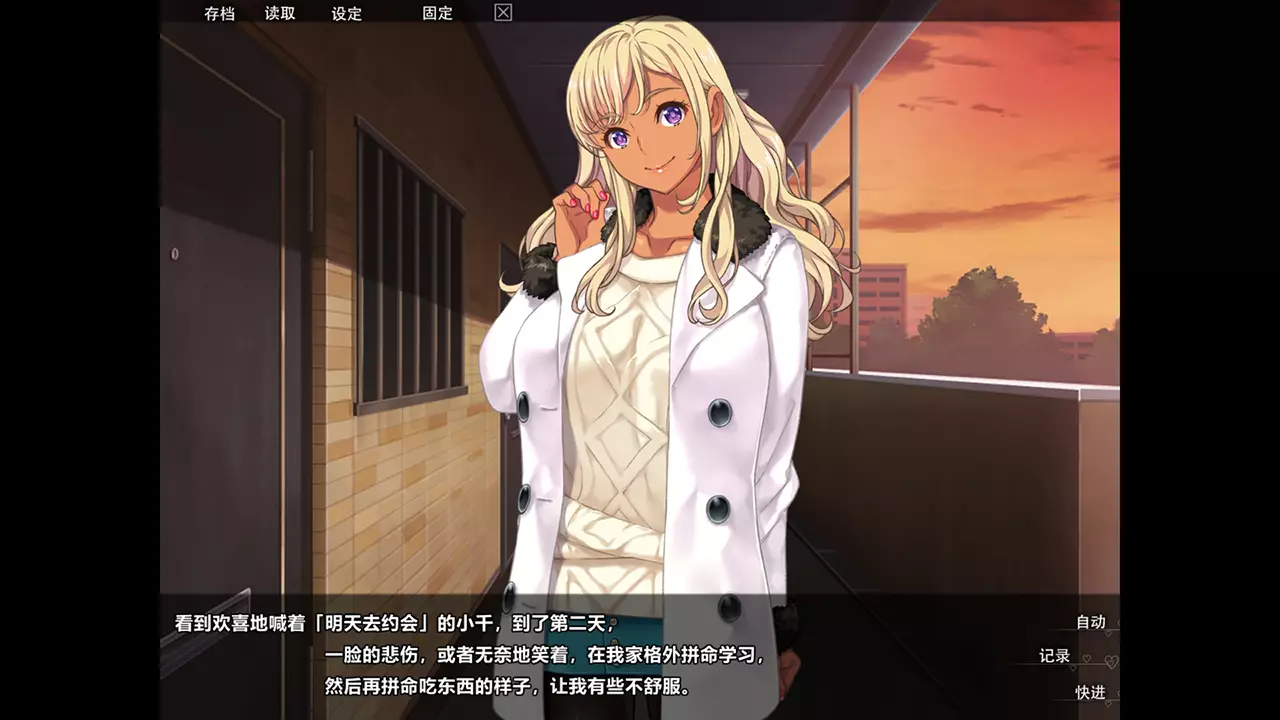
Task: Click the double heart icon near 记录
Action: 1112,661
